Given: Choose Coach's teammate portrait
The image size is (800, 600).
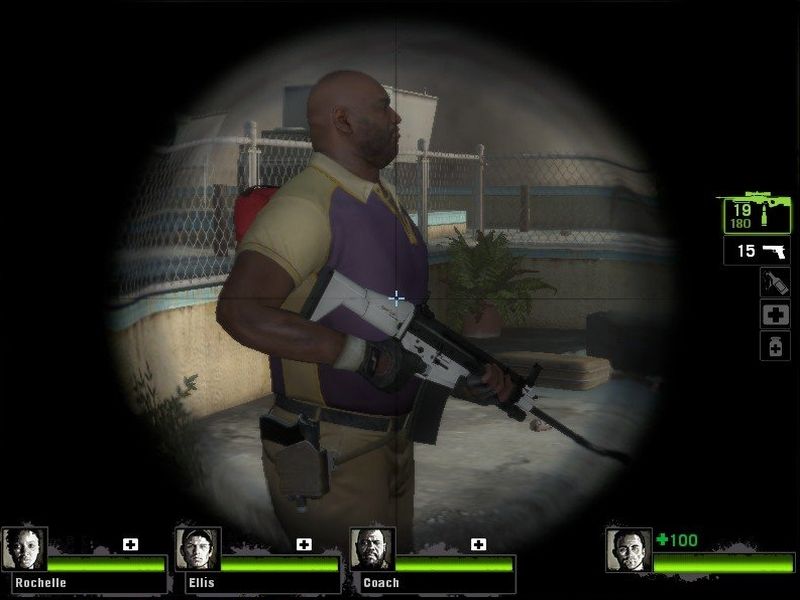Looking at the screenshot, I should [x=372, y=549].
